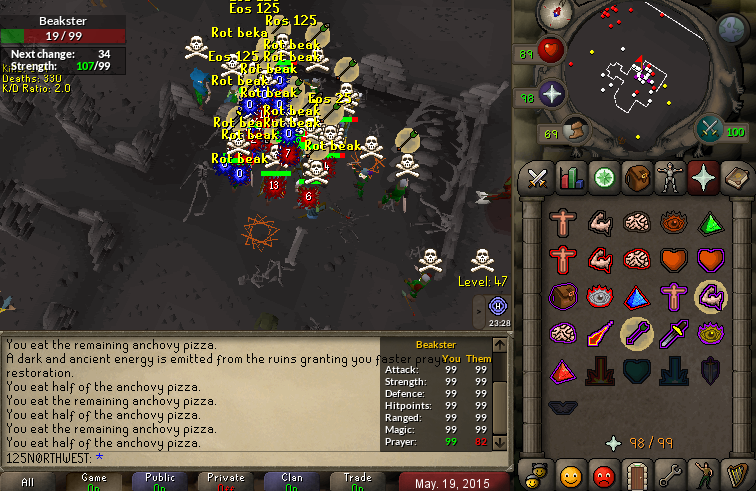Activate the special attack crossed-swords orb
The image size is (756, 491).
pyautogui.click(x=709, y=128)
